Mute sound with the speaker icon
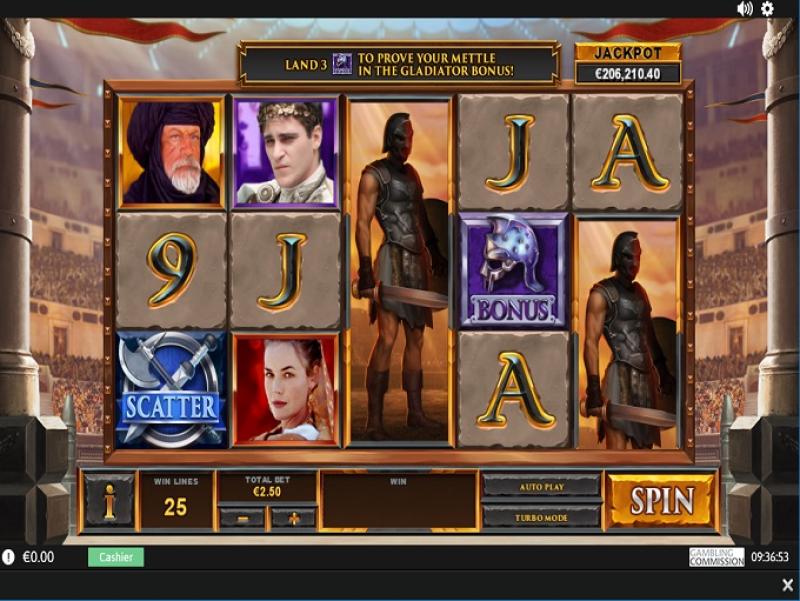 coord(745,9)
